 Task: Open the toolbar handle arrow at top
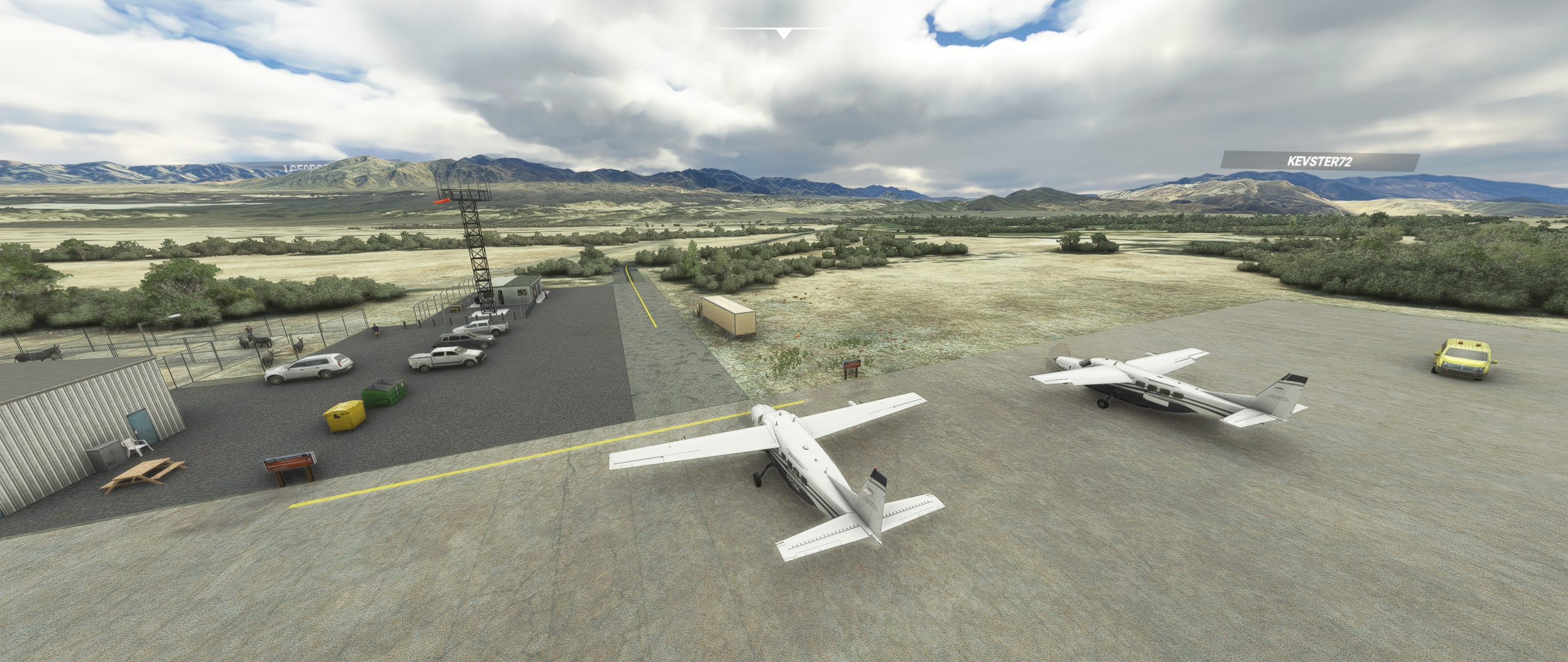(783, 33)
